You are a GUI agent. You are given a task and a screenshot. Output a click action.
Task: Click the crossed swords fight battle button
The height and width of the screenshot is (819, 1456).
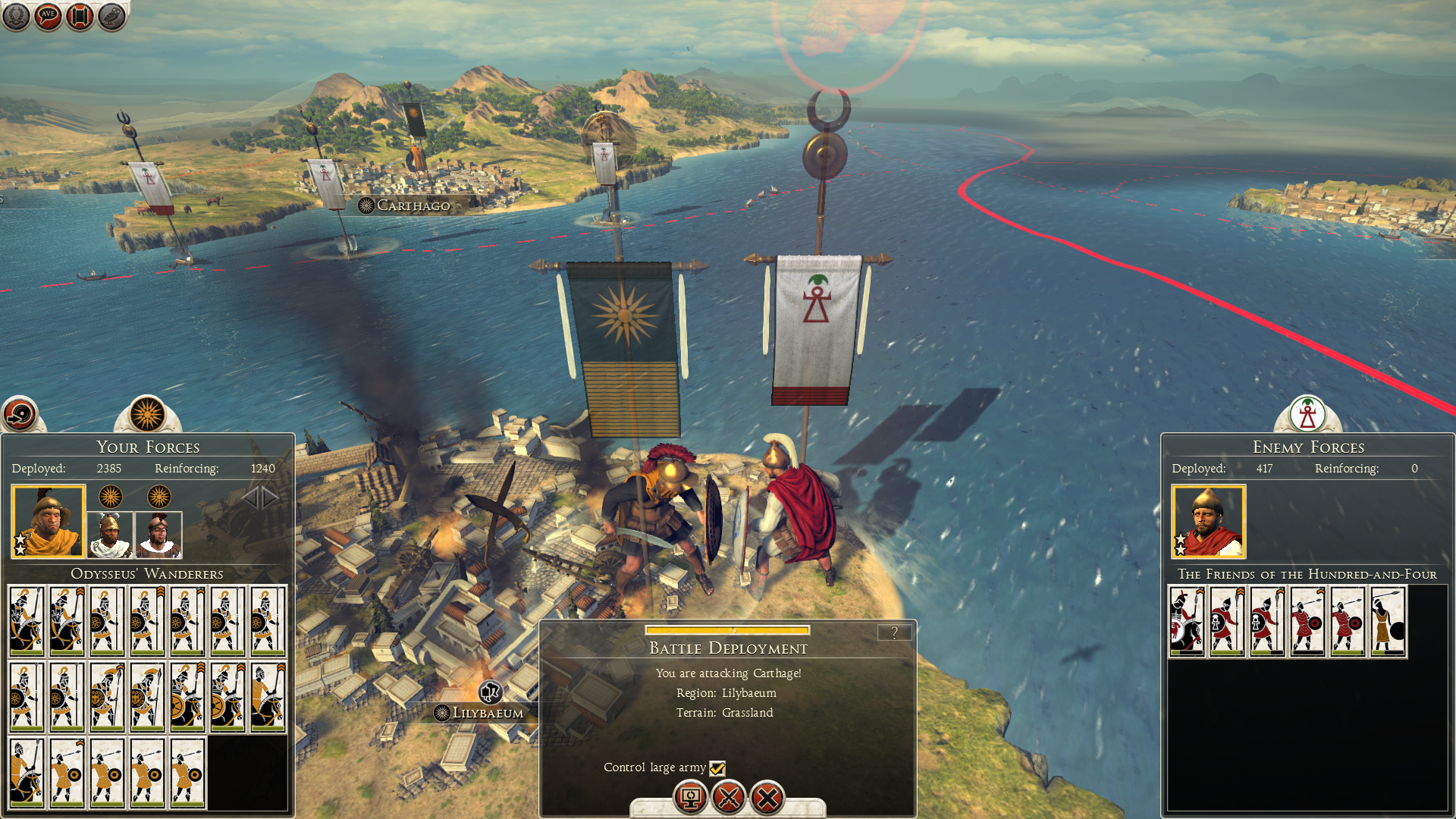coord(729,798)
